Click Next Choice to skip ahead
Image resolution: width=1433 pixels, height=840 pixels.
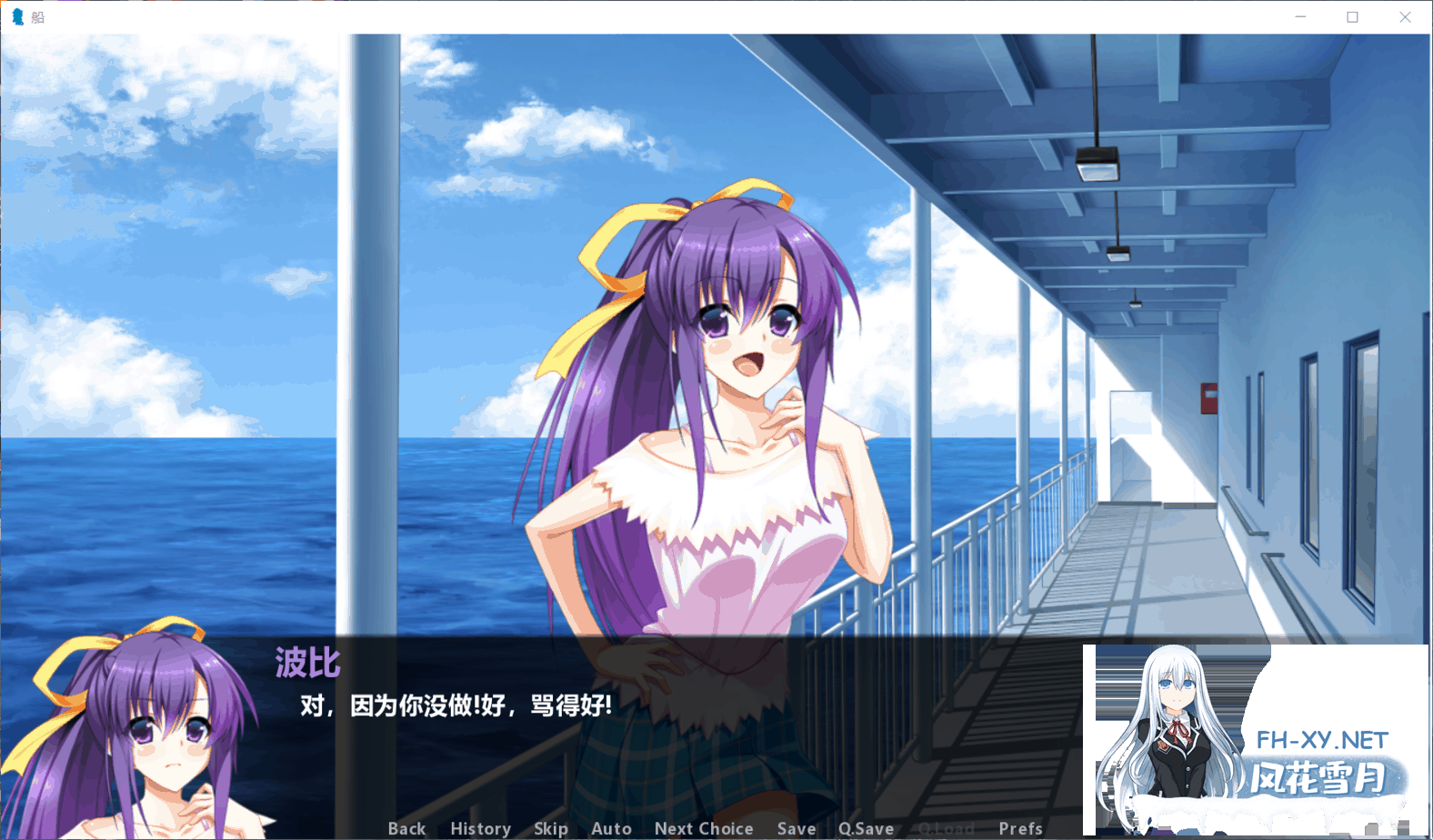[704, 828]
